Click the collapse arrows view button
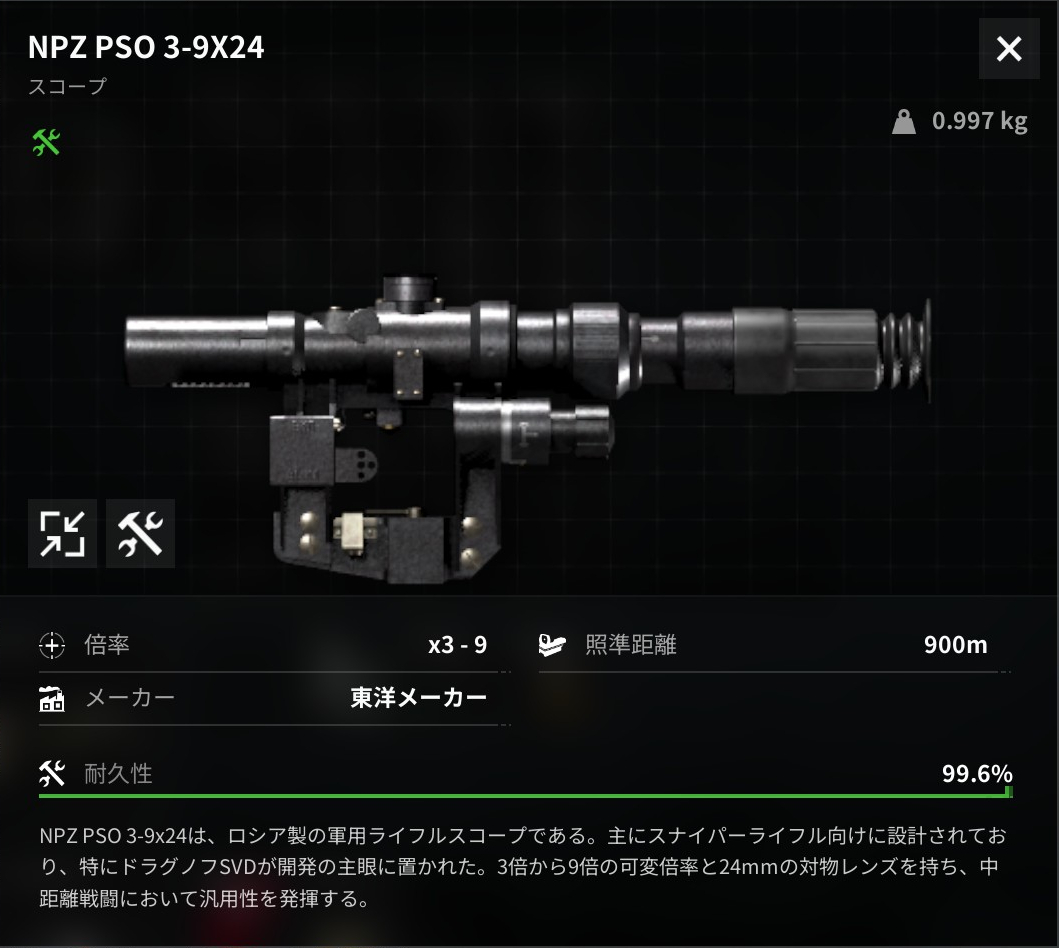 tap(62, 533)
